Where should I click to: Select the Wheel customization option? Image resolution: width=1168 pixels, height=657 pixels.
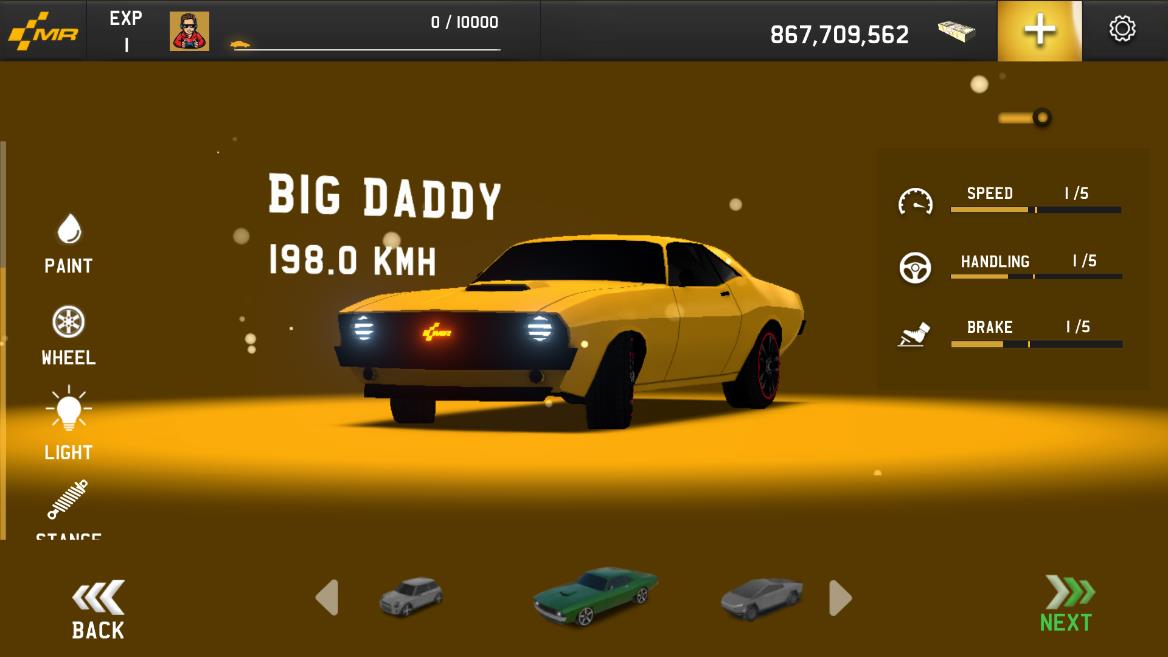(68, 335)
